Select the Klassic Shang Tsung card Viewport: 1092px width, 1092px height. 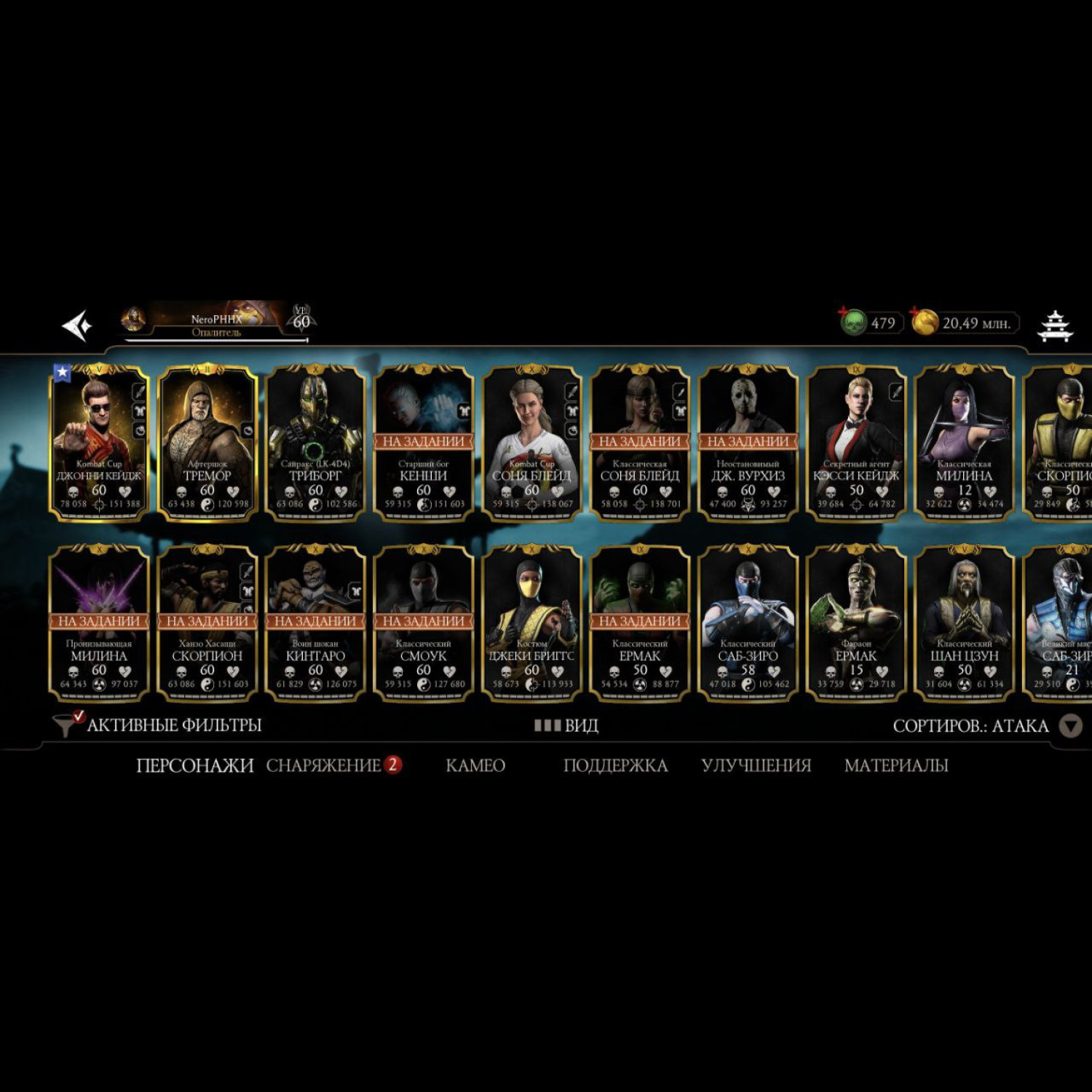tap(965, 623)
